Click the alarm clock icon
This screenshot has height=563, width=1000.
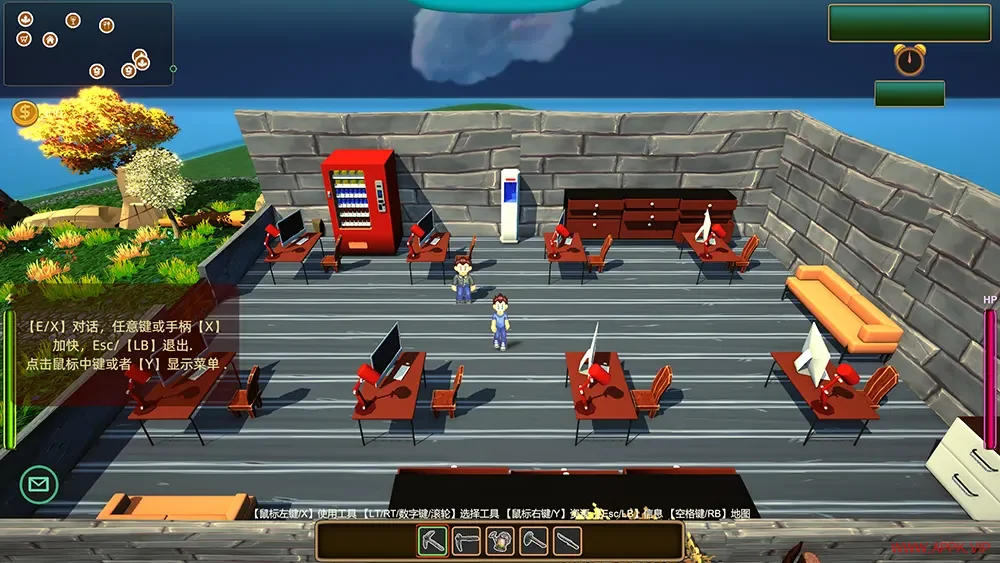[x=909, y=60]
